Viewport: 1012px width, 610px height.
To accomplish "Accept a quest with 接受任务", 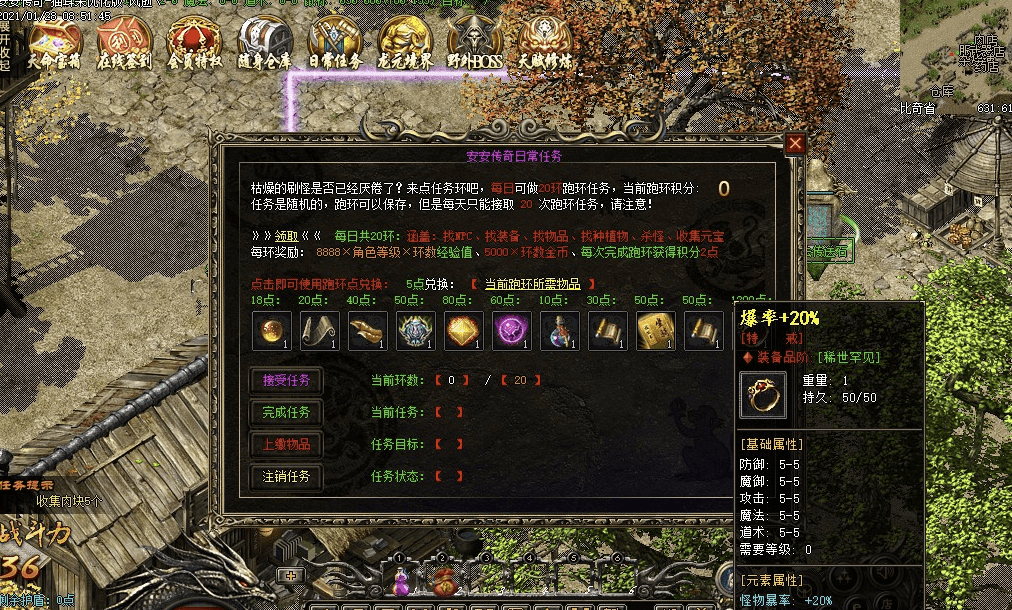I will 286,381.
